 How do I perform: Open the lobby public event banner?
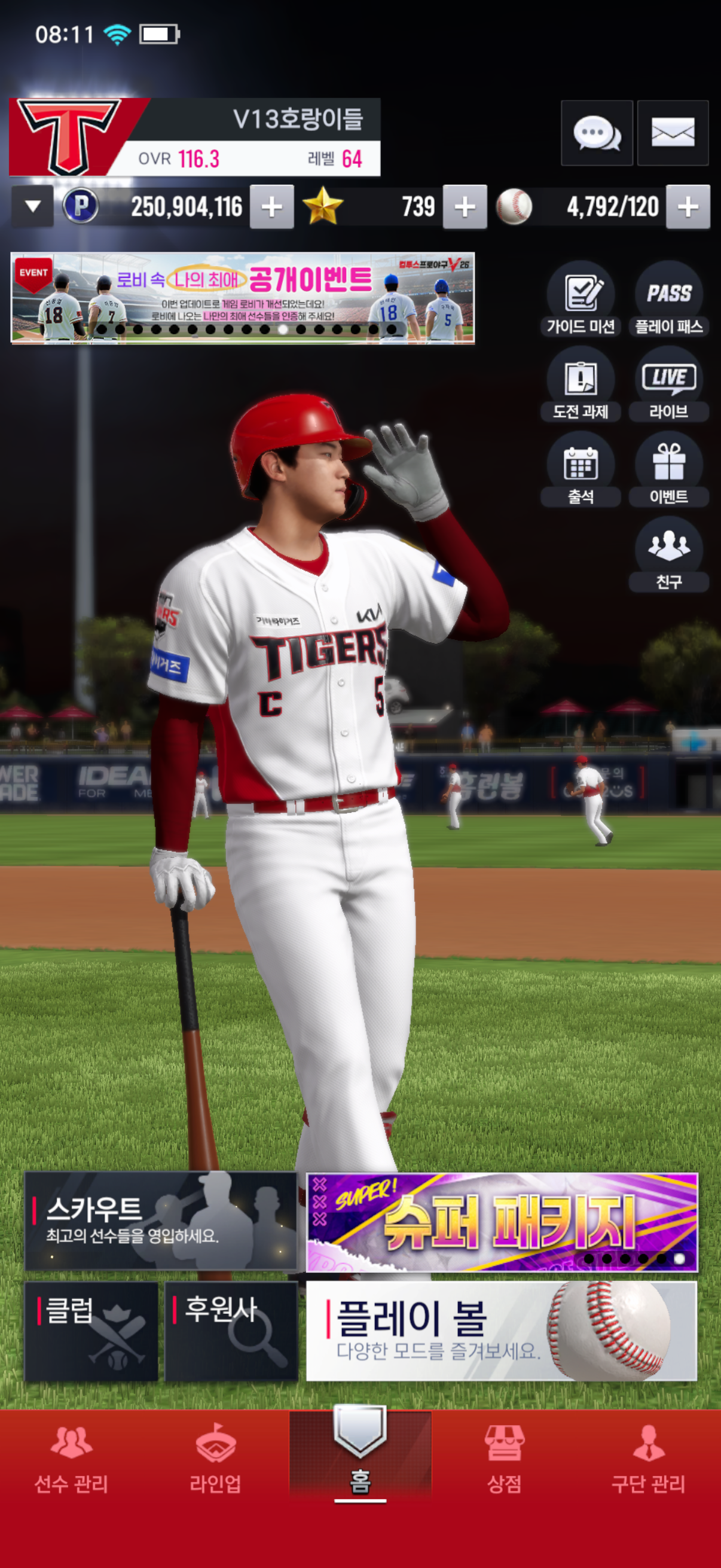tap(242, 298)
